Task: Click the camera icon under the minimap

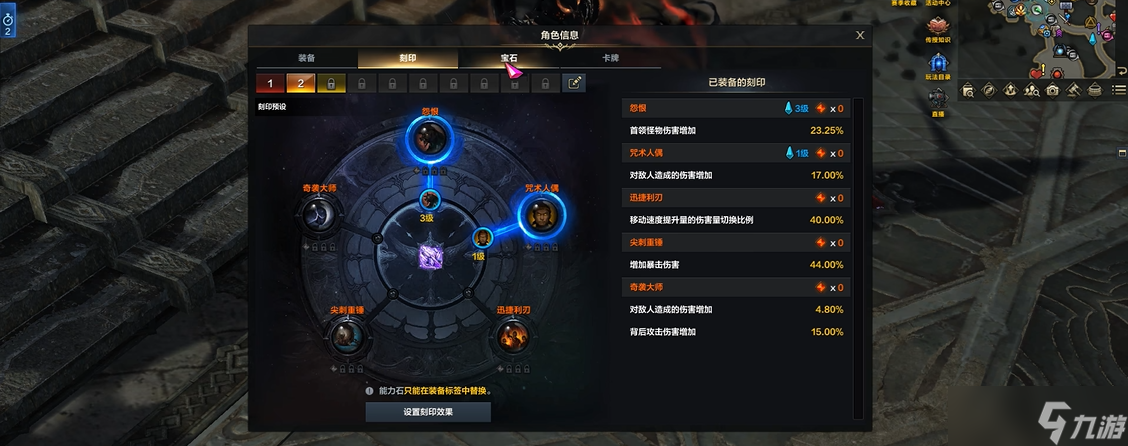Action: (x=1052, y=91)
